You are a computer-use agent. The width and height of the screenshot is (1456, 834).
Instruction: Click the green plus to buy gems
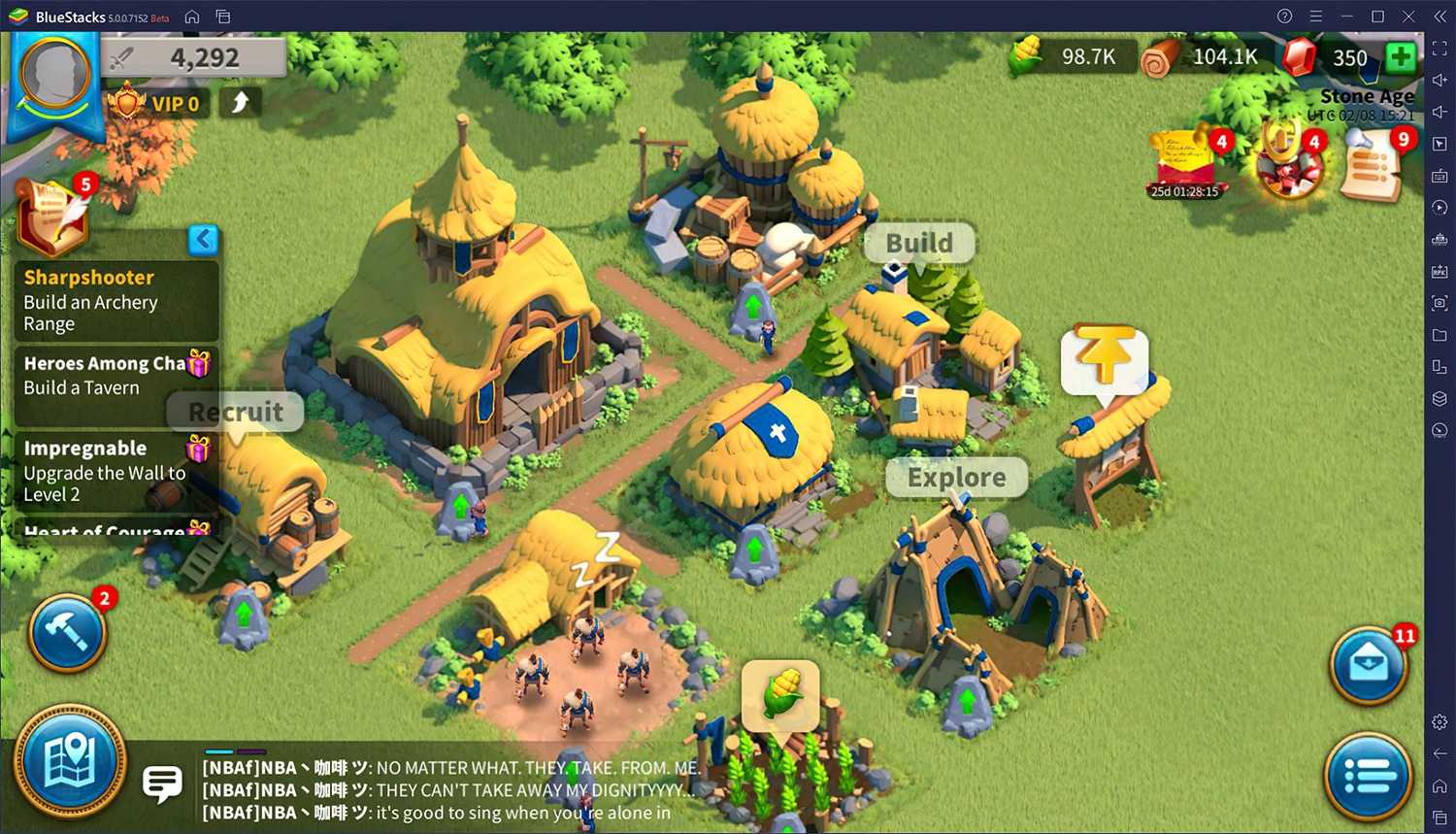[1400, 57]
